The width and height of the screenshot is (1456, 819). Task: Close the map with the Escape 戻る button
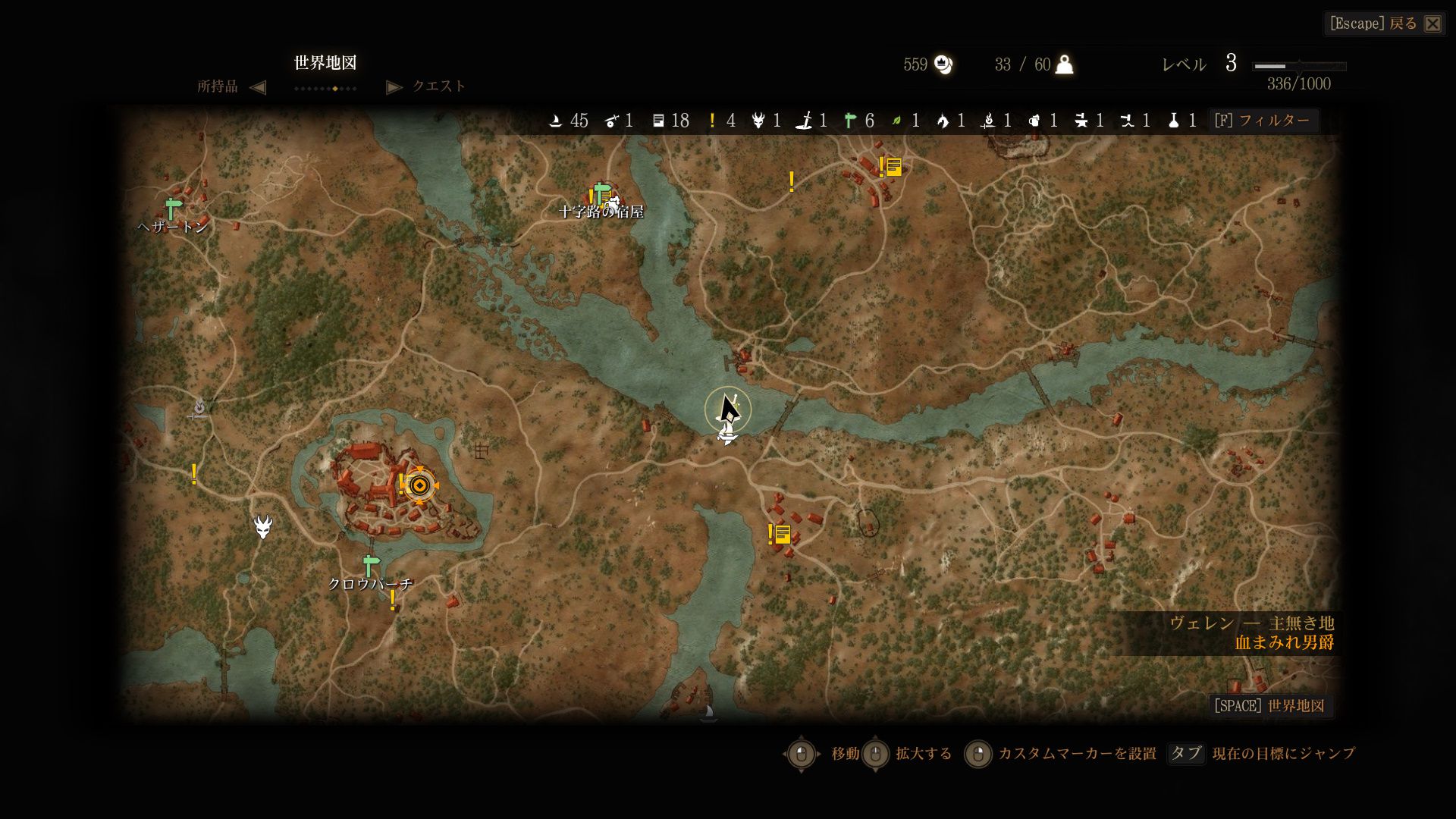tap(1384, 24)
